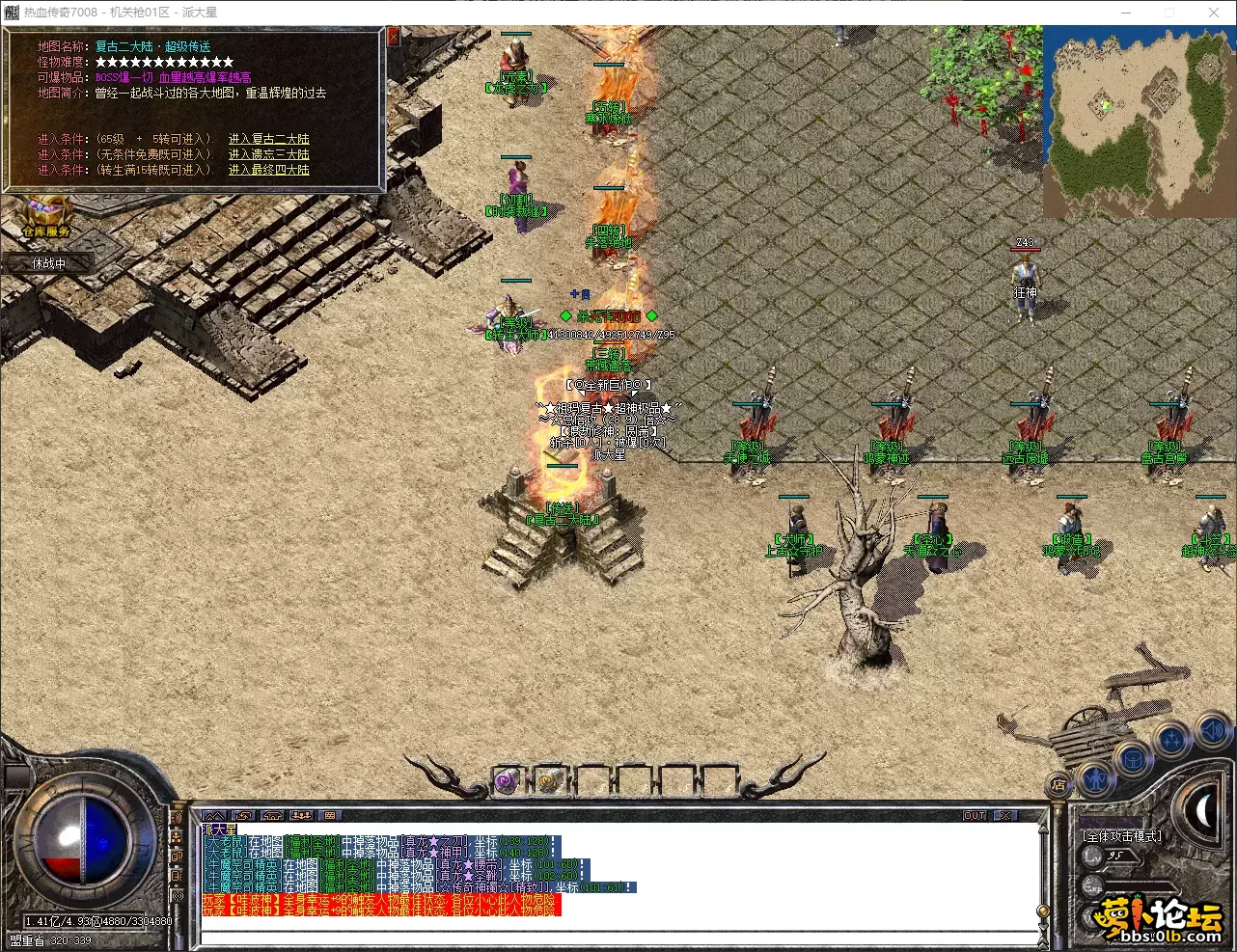Open the 店 shop button
This screenshot has width=1237, height=952.
click(x=1058, y=785)
